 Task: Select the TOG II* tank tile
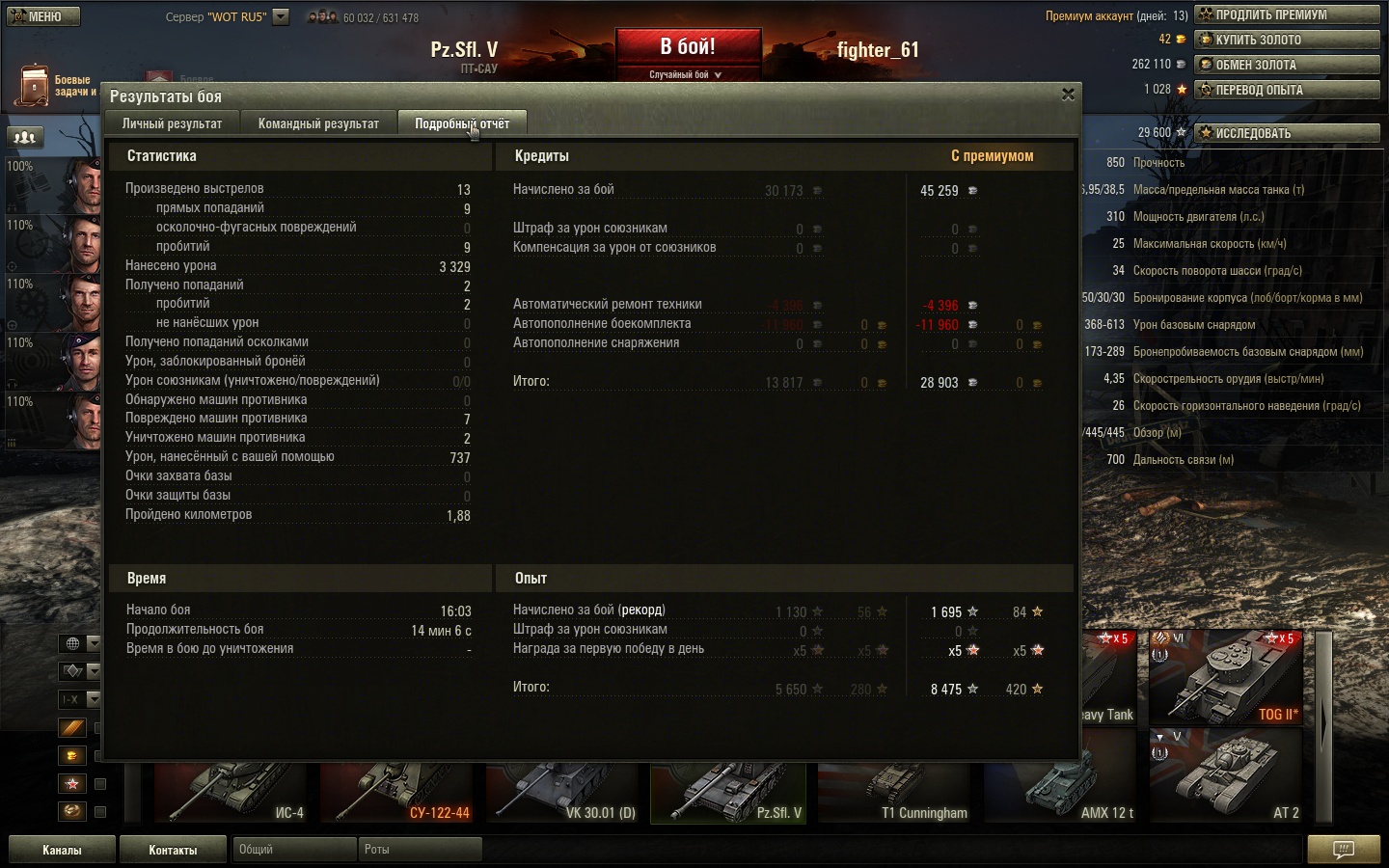1226,677
